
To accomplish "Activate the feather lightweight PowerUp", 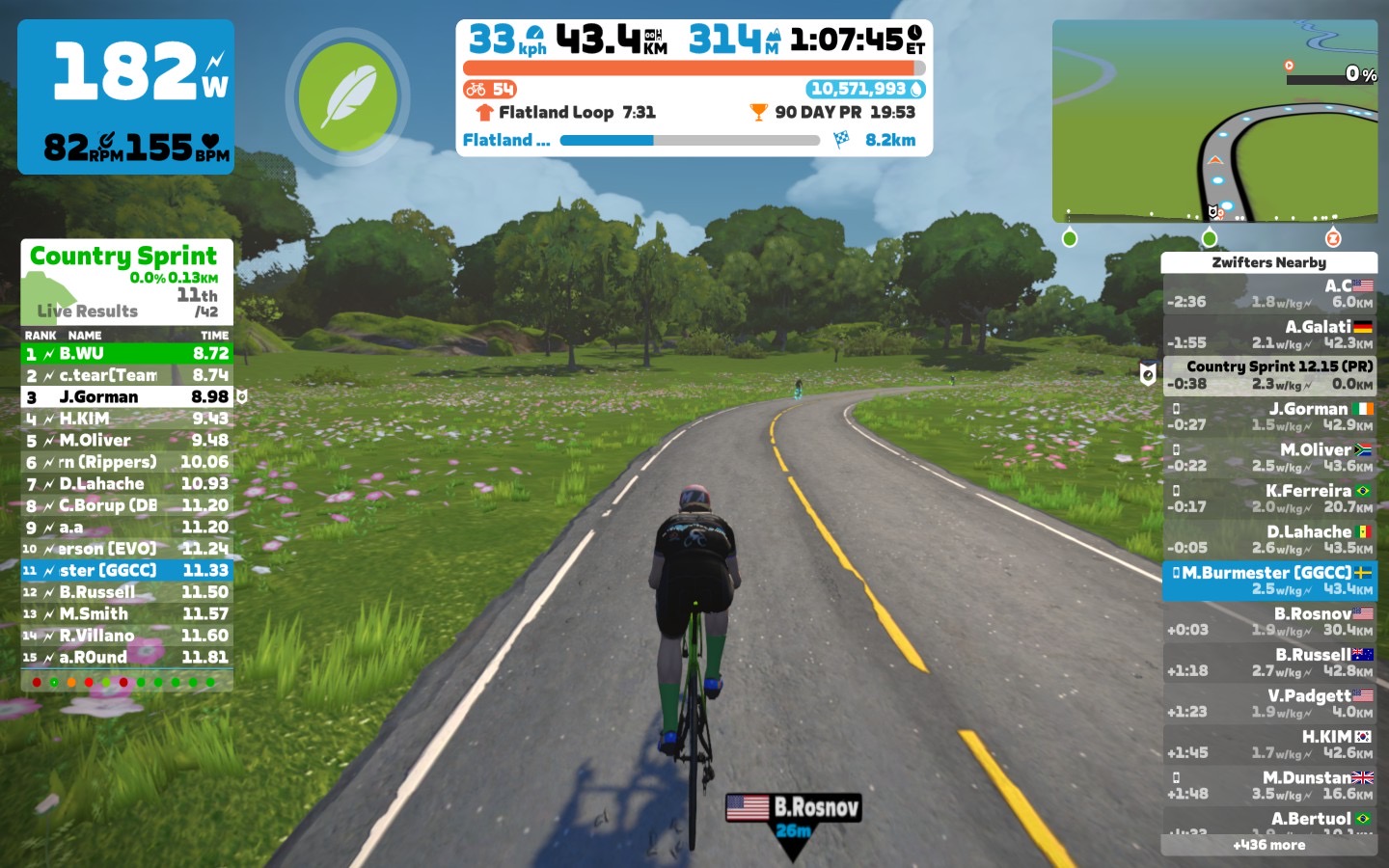I will coord(347,96).
